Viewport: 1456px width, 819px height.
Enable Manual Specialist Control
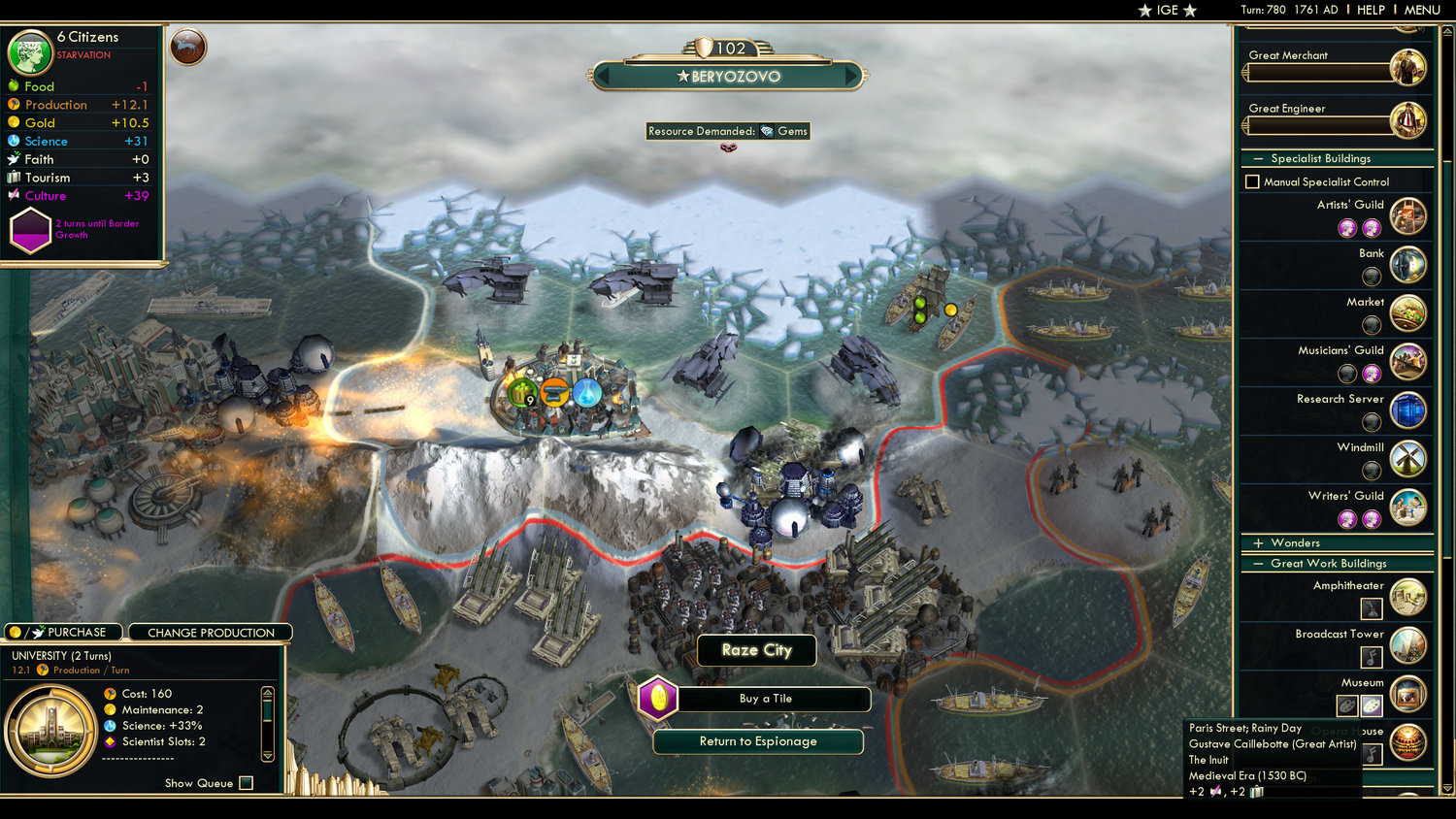(x=1252, y=181)
